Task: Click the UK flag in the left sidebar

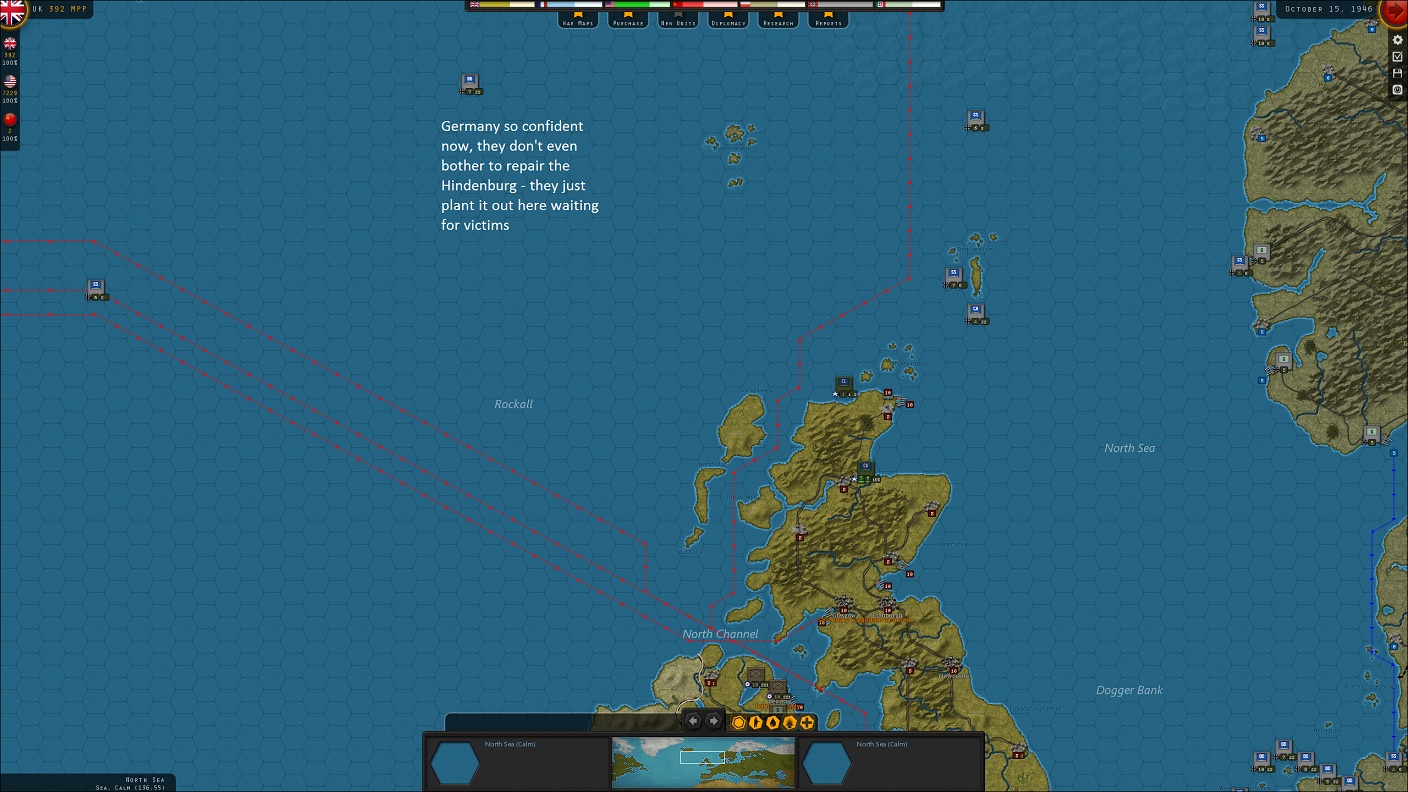Action: pyautogui.click(x=10, y=43)
